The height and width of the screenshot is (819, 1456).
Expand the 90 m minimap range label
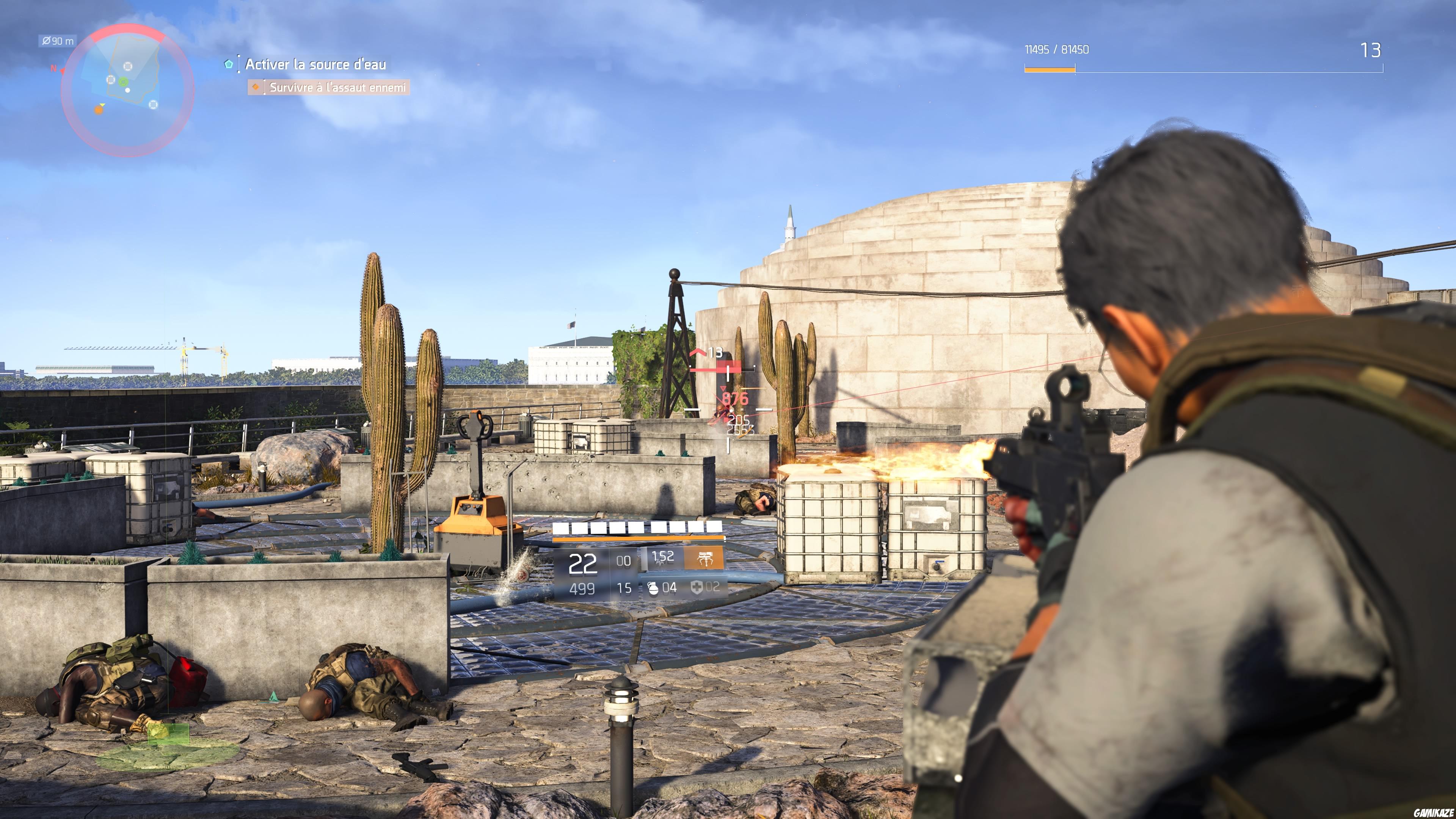[57, 41]
